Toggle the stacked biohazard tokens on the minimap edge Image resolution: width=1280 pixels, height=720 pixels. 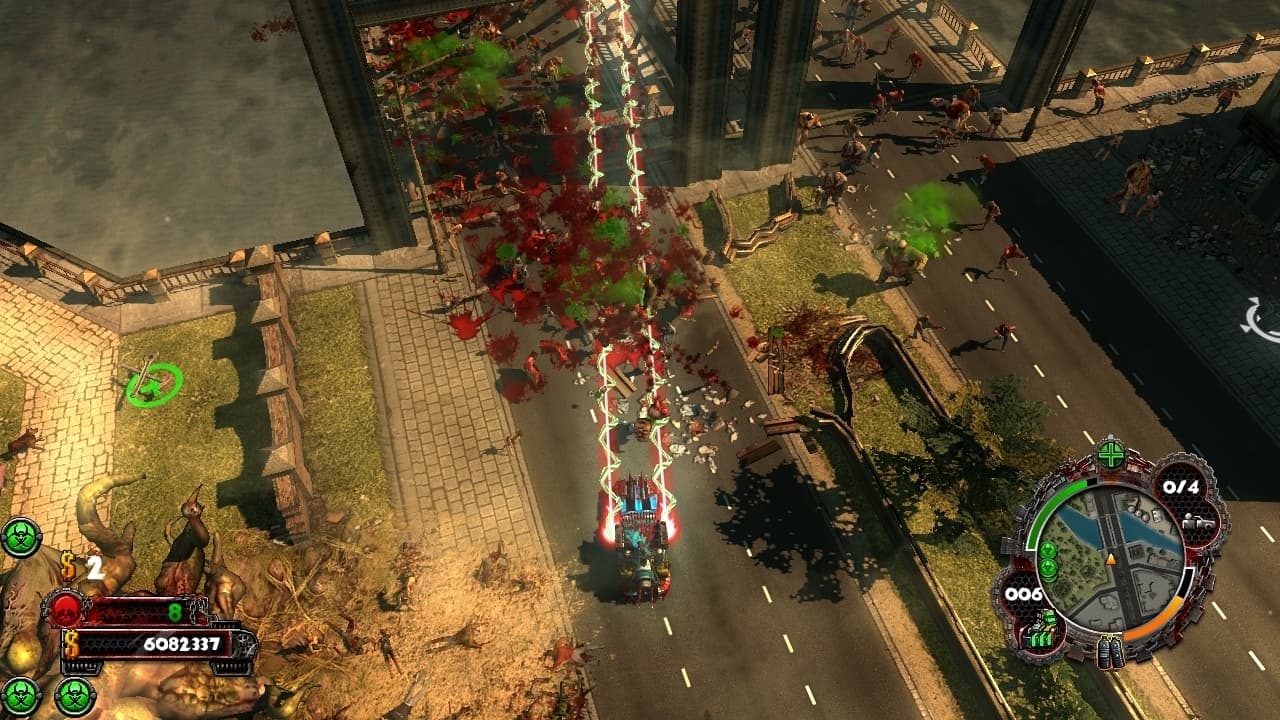pos(1050,561)
